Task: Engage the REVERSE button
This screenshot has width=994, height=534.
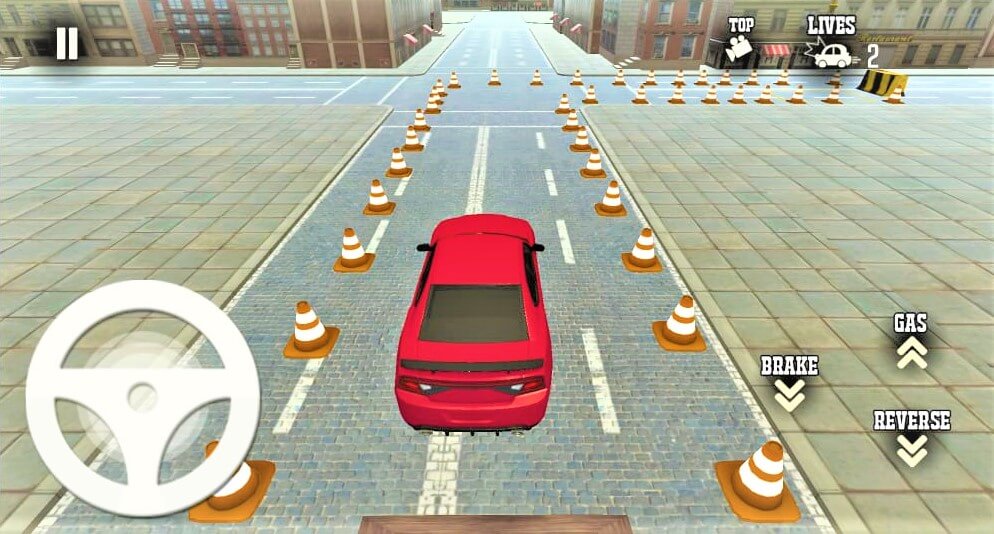Action: [x=911, y=437]
